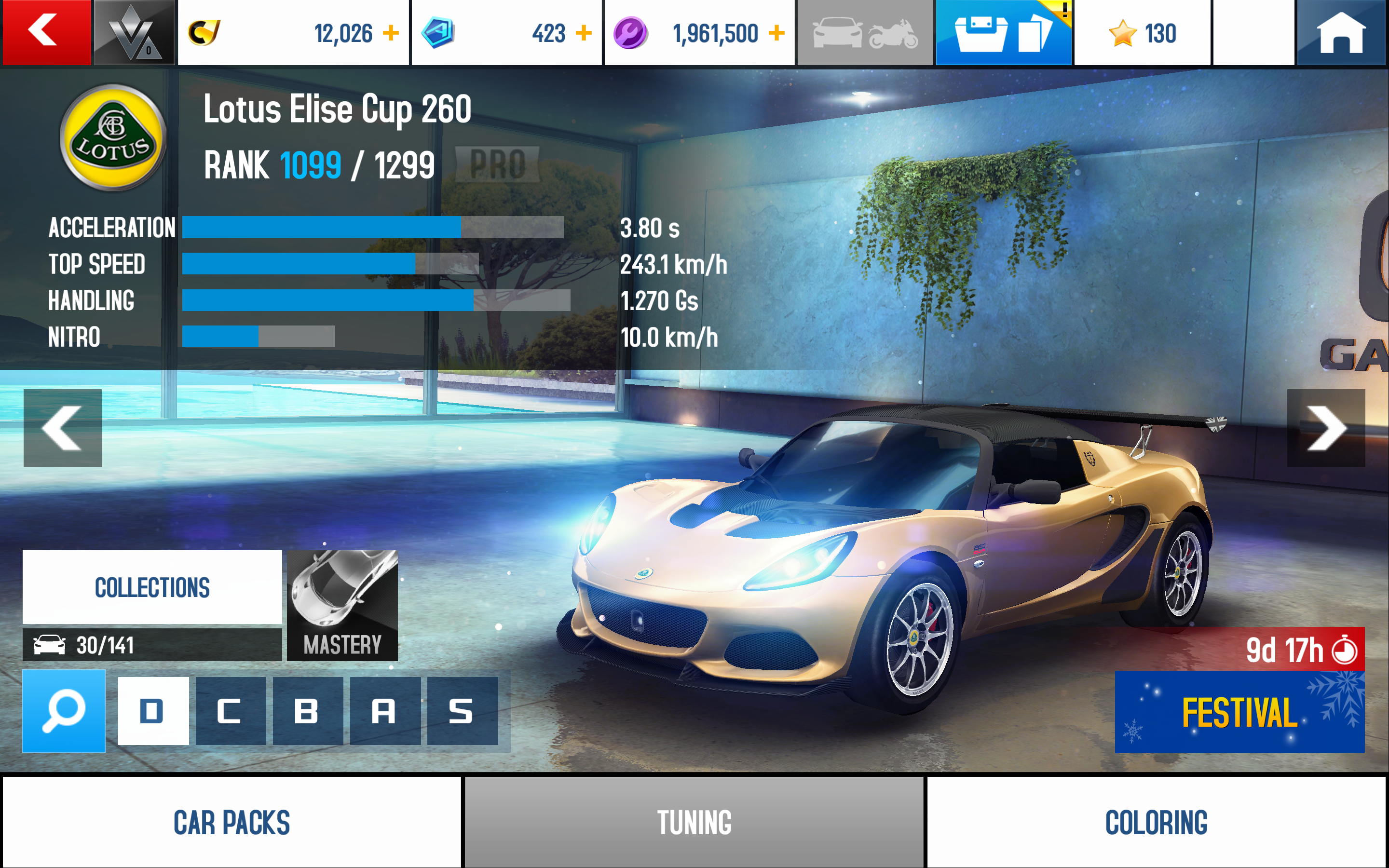Show the next car
This screenshot has height=868, width=1389.
(x=1326, y=428)
